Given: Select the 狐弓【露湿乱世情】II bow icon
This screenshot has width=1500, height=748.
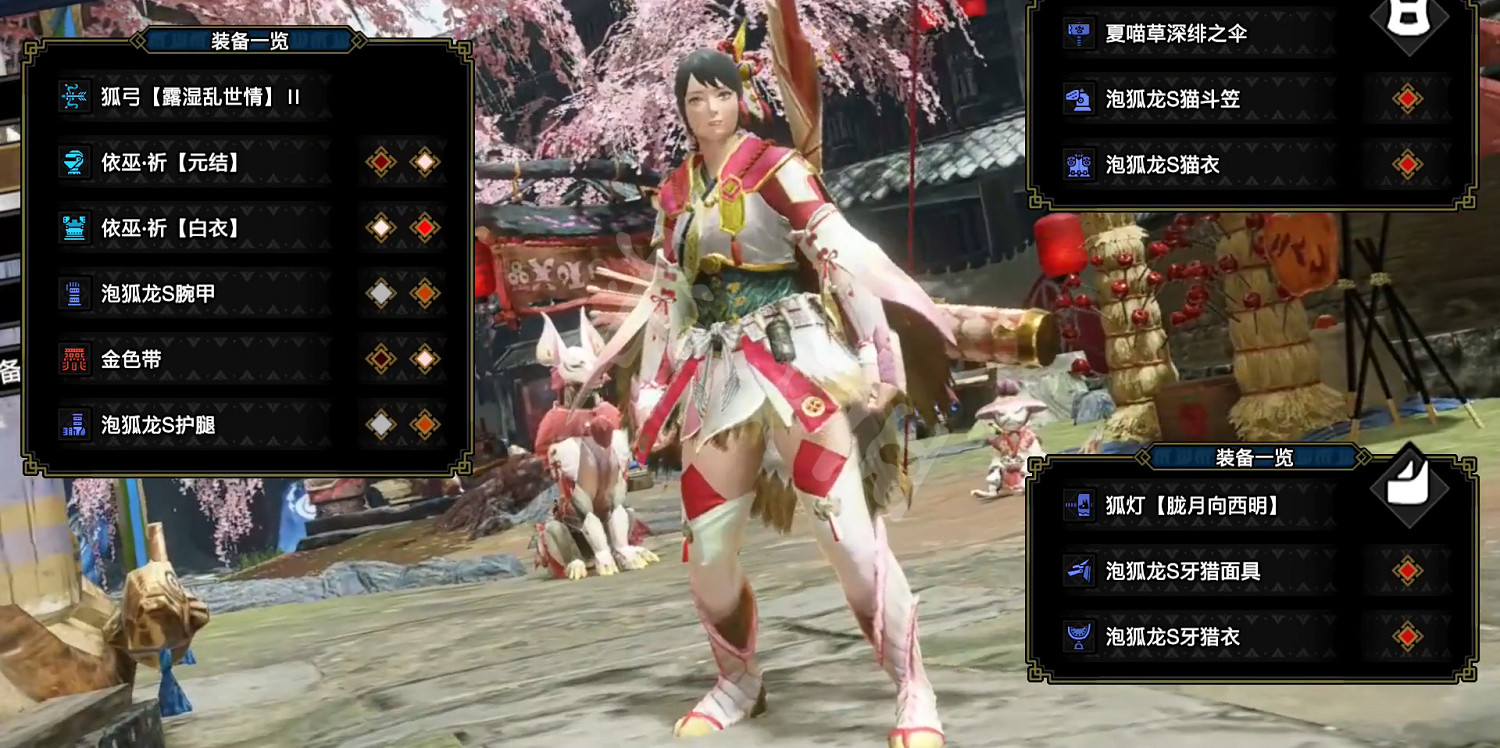Looking at the screenshot, I should [75, 95].
